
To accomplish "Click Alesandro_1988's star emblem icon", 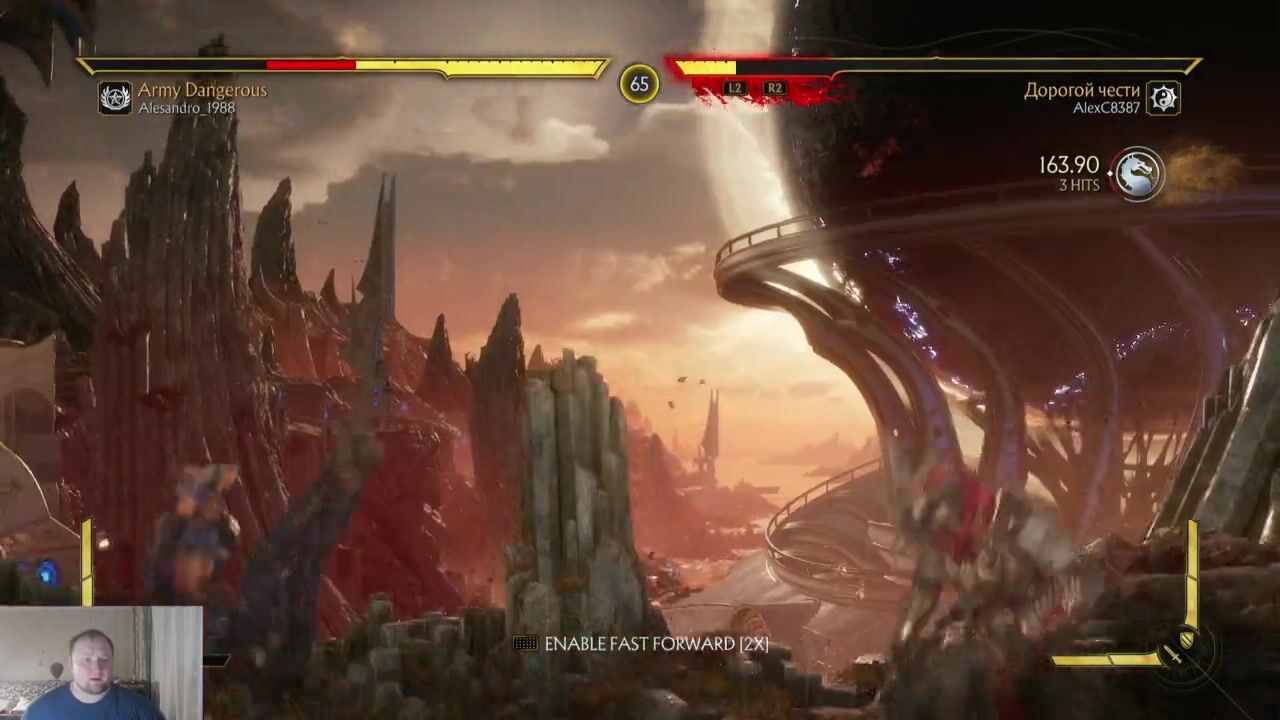I will point(115,98).
